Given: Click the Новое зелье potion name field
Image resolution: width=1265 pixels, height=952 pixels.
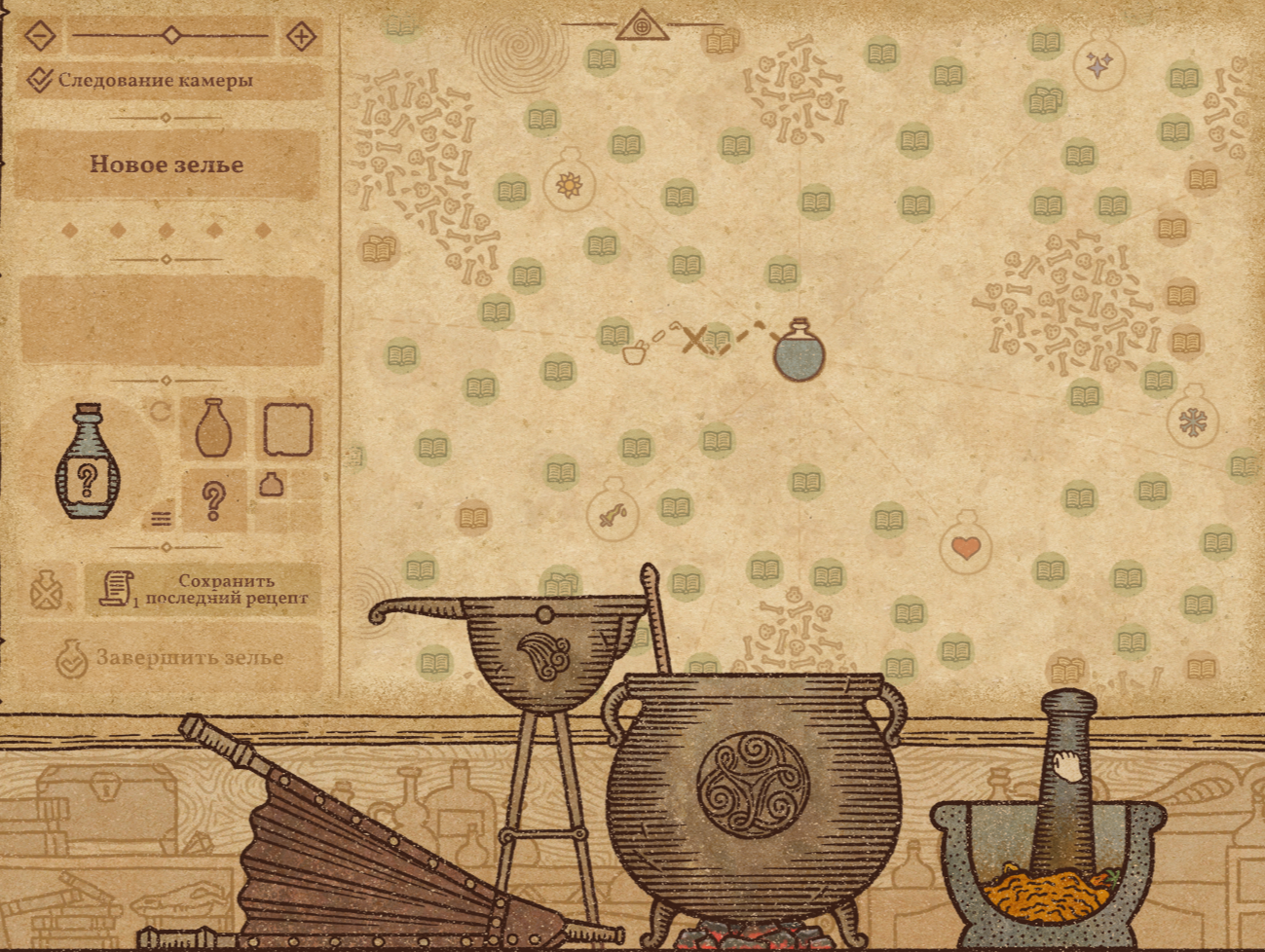Looking at the screenshot, I should click(167, 165).
